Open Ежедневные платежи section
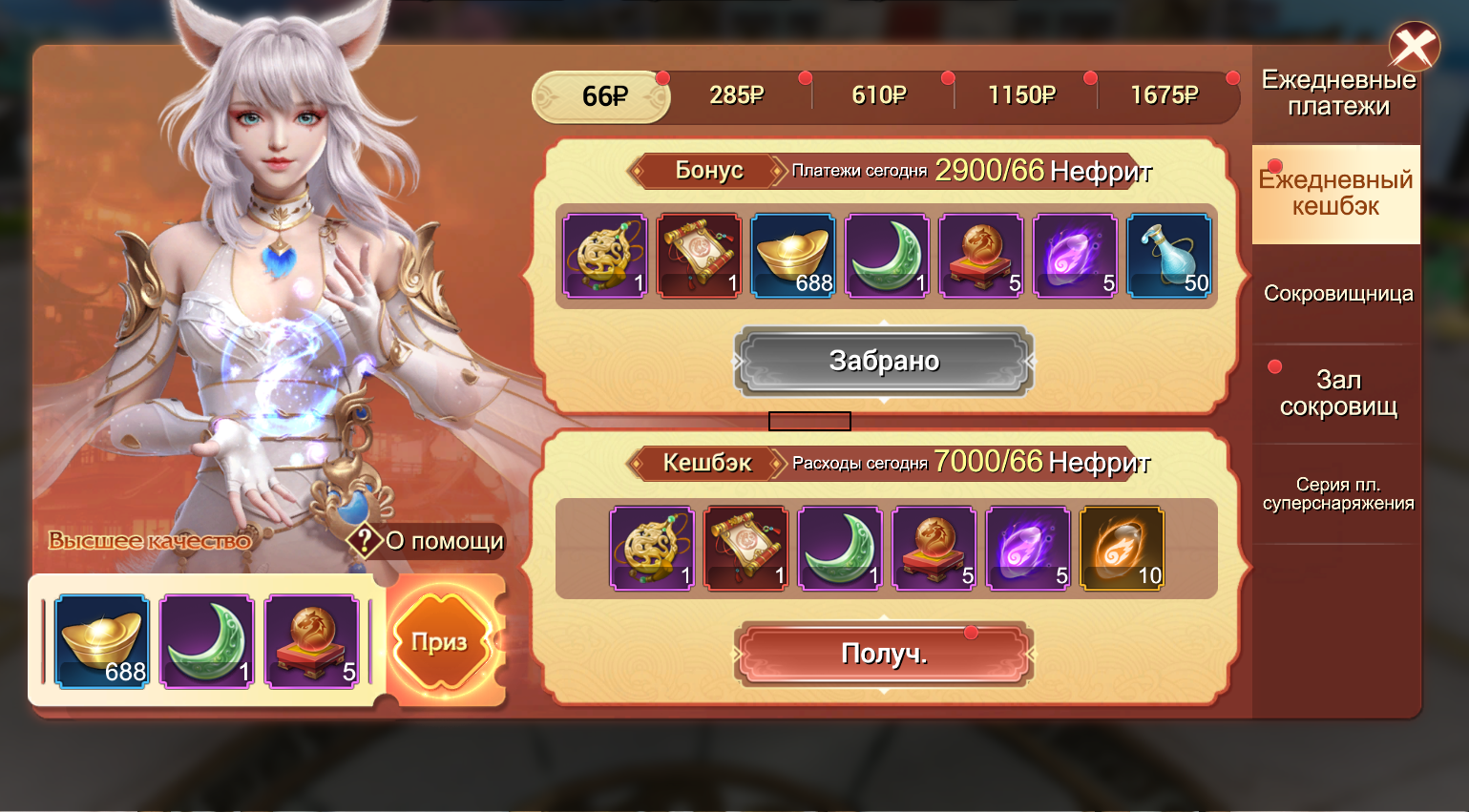 click(1337, 93)
